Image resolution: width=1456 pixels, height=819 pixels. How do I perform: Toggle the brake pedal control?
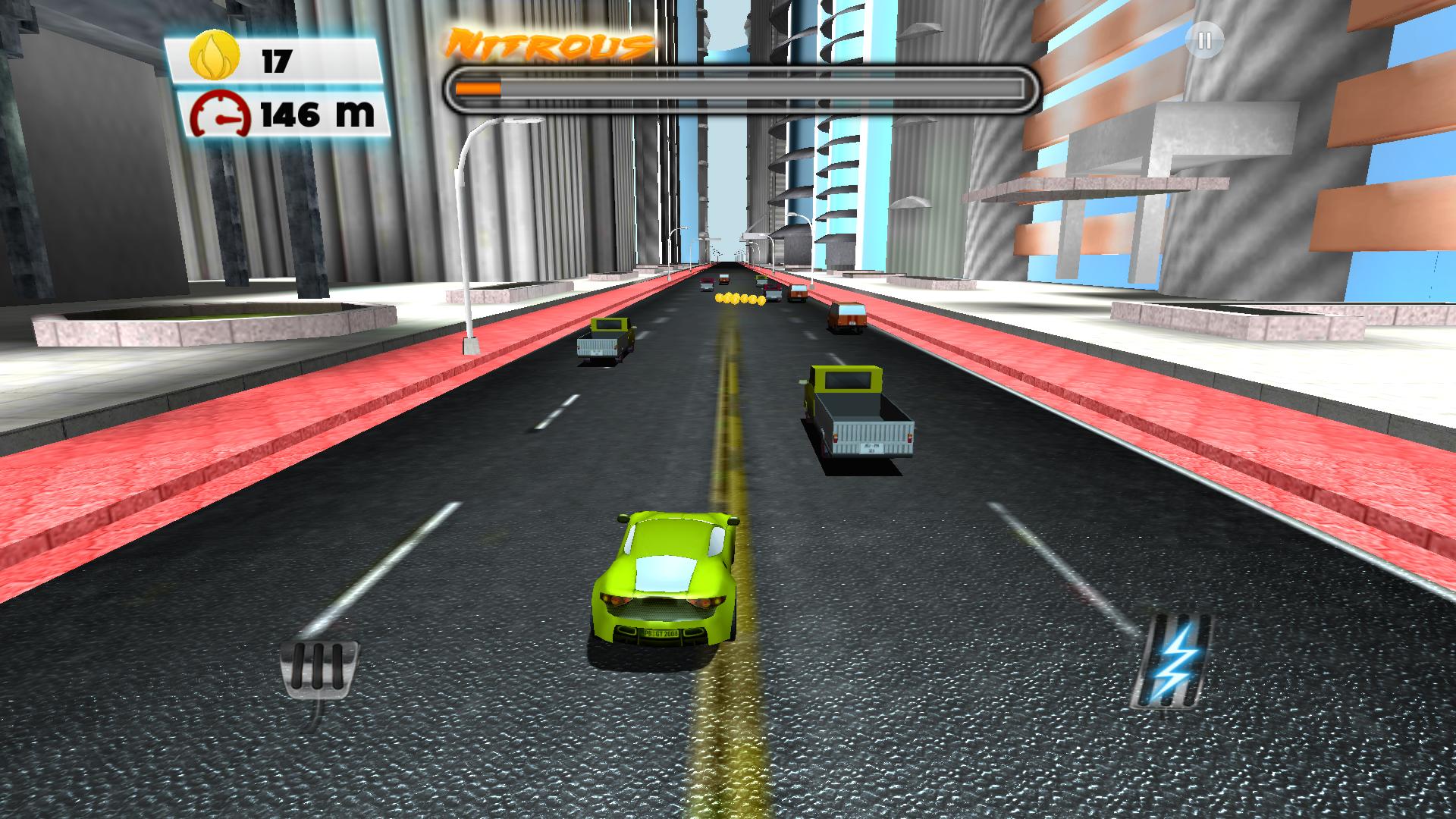[x=318, y=671]
